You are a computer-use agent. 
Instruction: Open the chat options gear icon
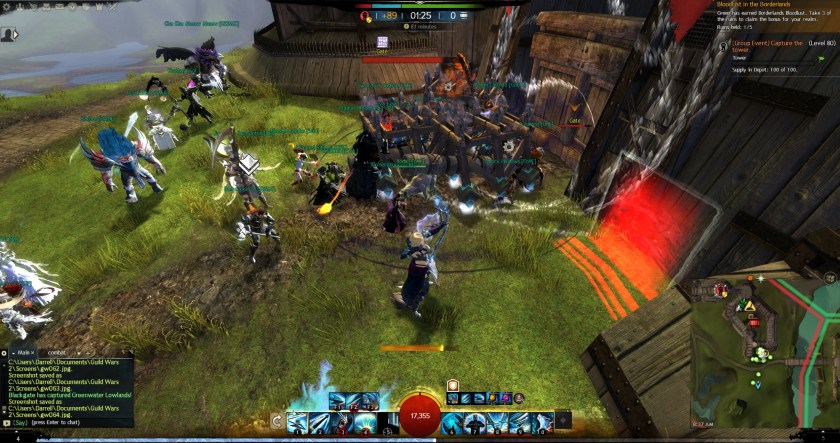[5, 353]
